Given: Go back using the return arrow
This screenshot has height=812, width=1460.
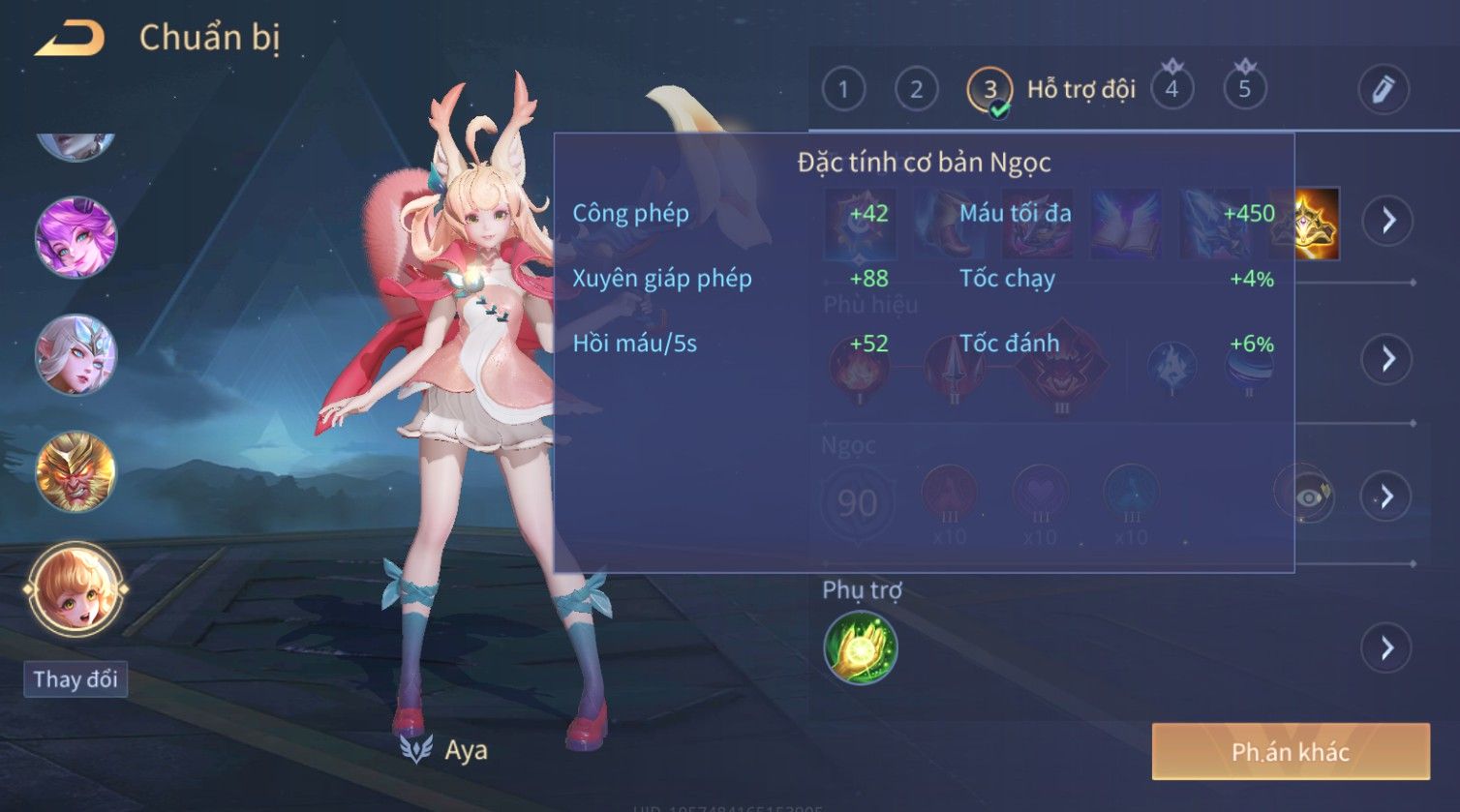Looking at the screenshot, I should point(70,39).
